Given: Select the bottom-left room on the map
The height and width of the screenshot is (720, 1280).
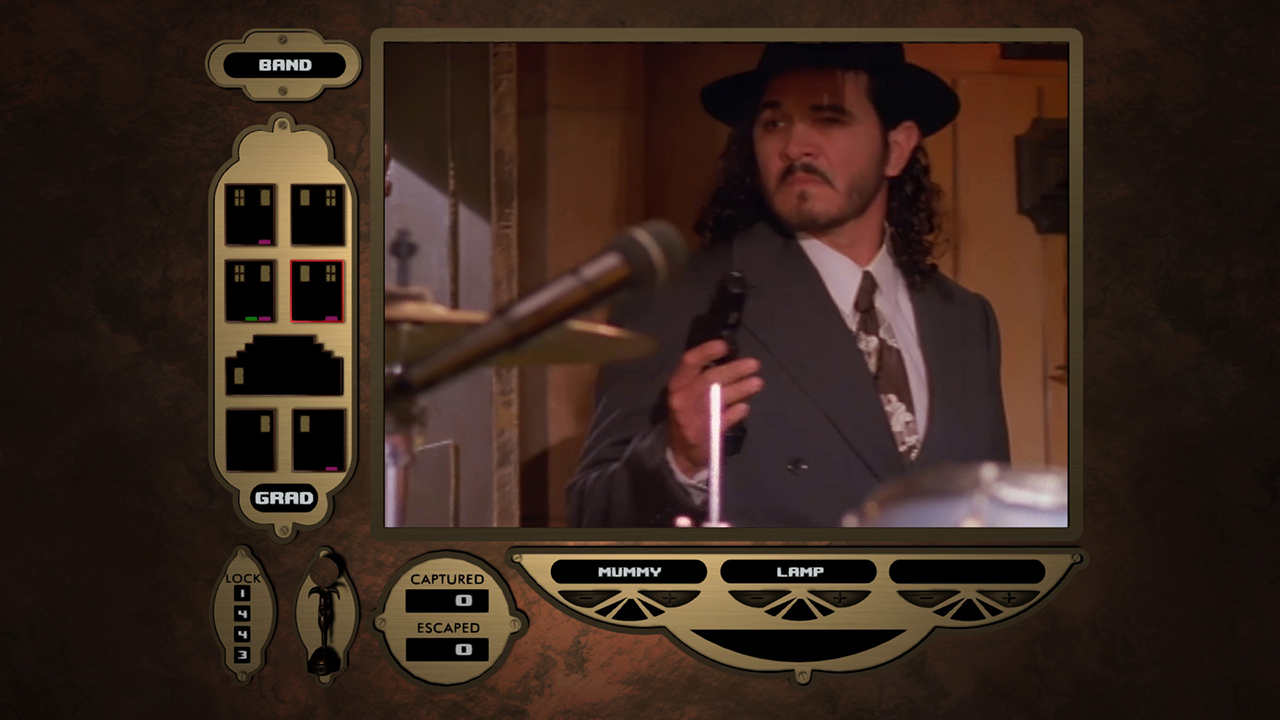Looking at the screenshot, I should (251, 440).
